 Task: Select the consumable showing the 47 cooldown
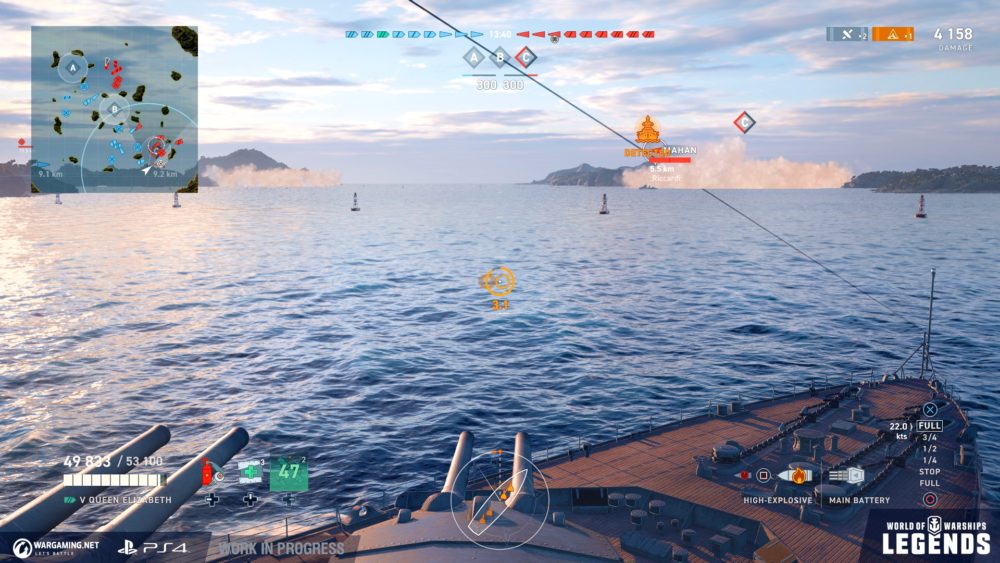[x=288, y=473]
